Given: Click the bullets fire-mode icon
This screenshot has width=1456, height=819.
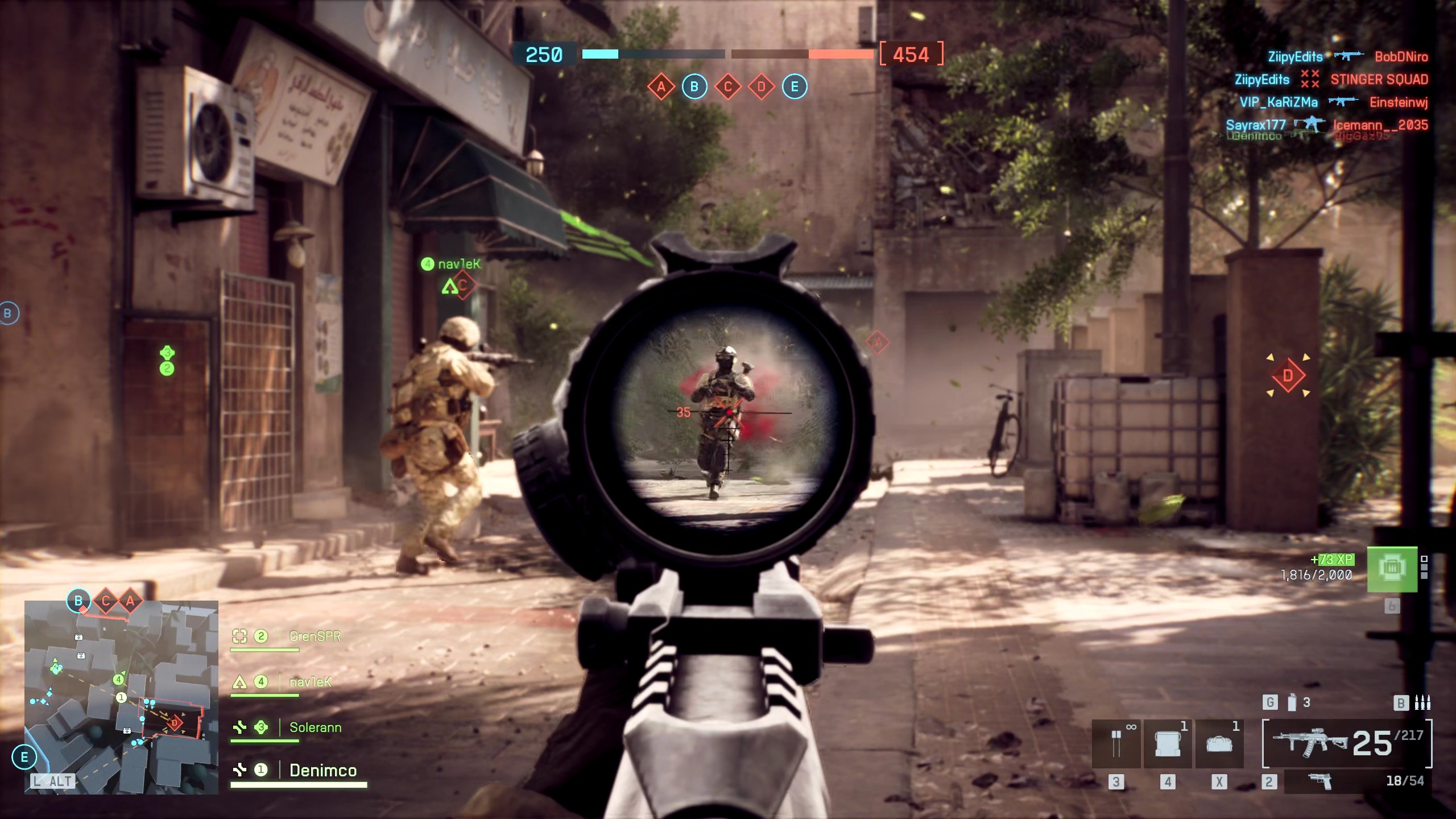Looking at the screenshot, I should (1422, 703).
